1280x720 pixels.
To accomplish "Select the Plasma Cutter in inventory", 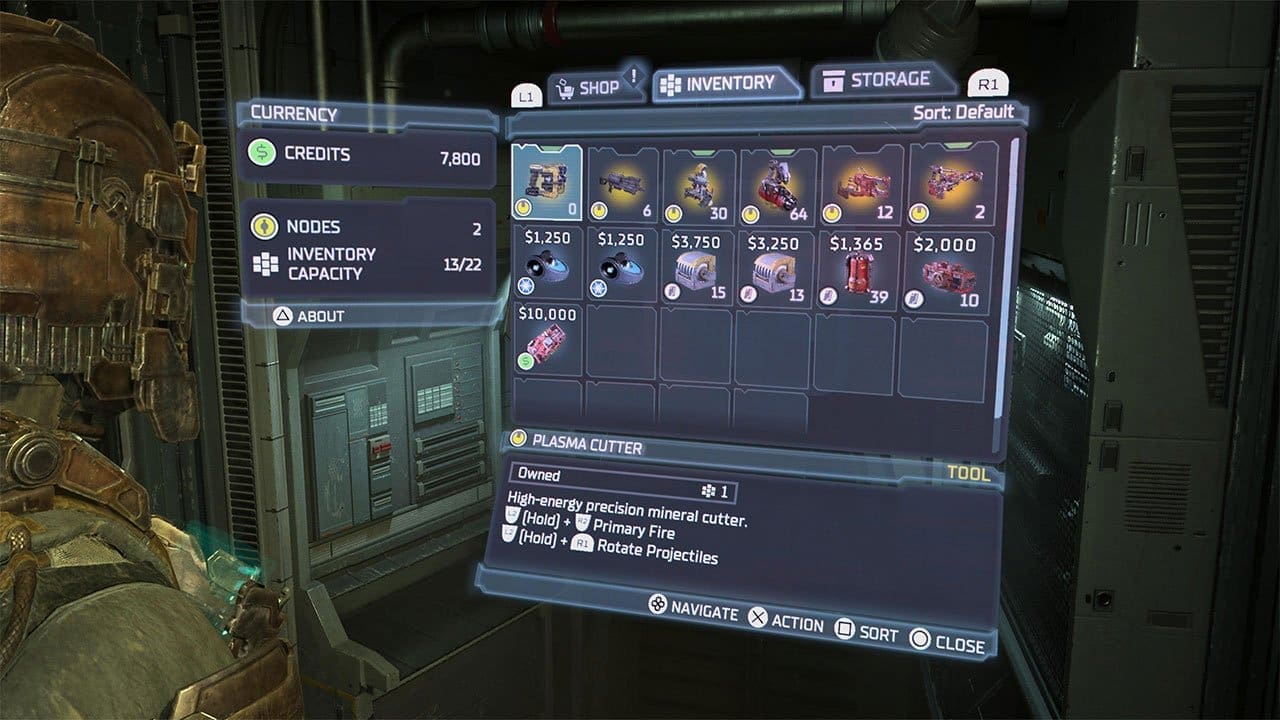I will click(x=548, y=180).
